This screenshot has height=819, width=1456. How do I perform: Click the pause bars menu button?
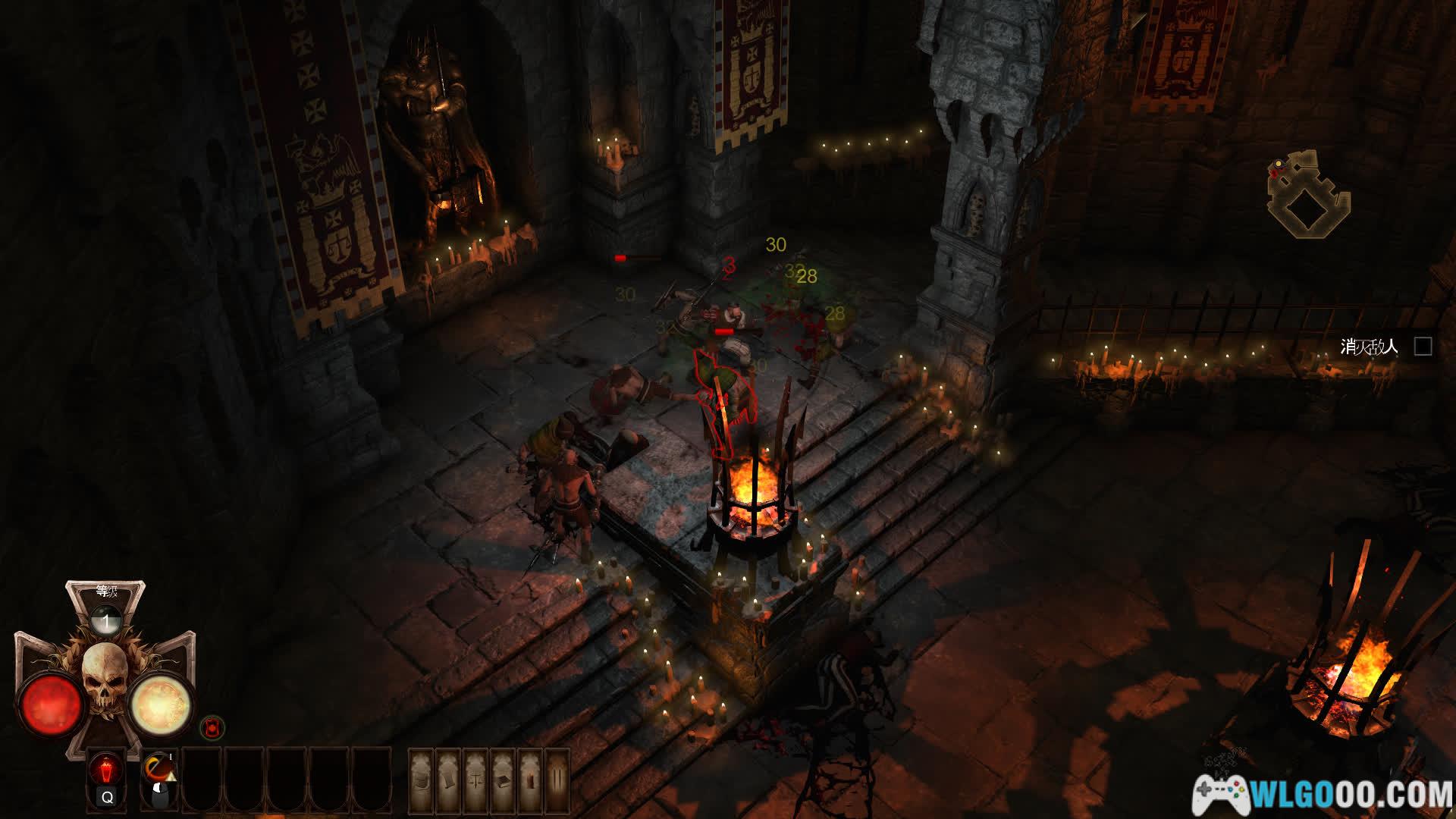pyautogui.click(x=557, y=780)
